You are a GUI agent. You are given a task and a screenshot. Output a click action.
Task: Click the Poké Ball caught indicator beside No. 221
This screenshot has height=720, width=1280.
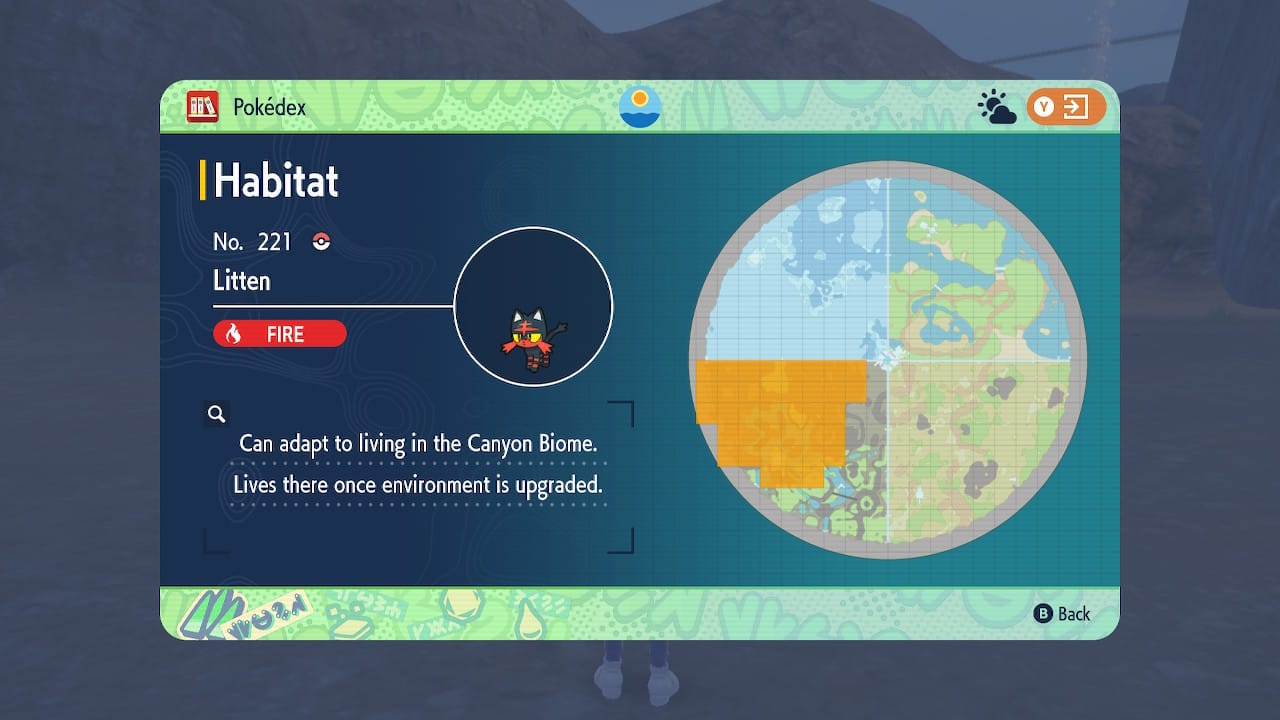pos(321,240)
